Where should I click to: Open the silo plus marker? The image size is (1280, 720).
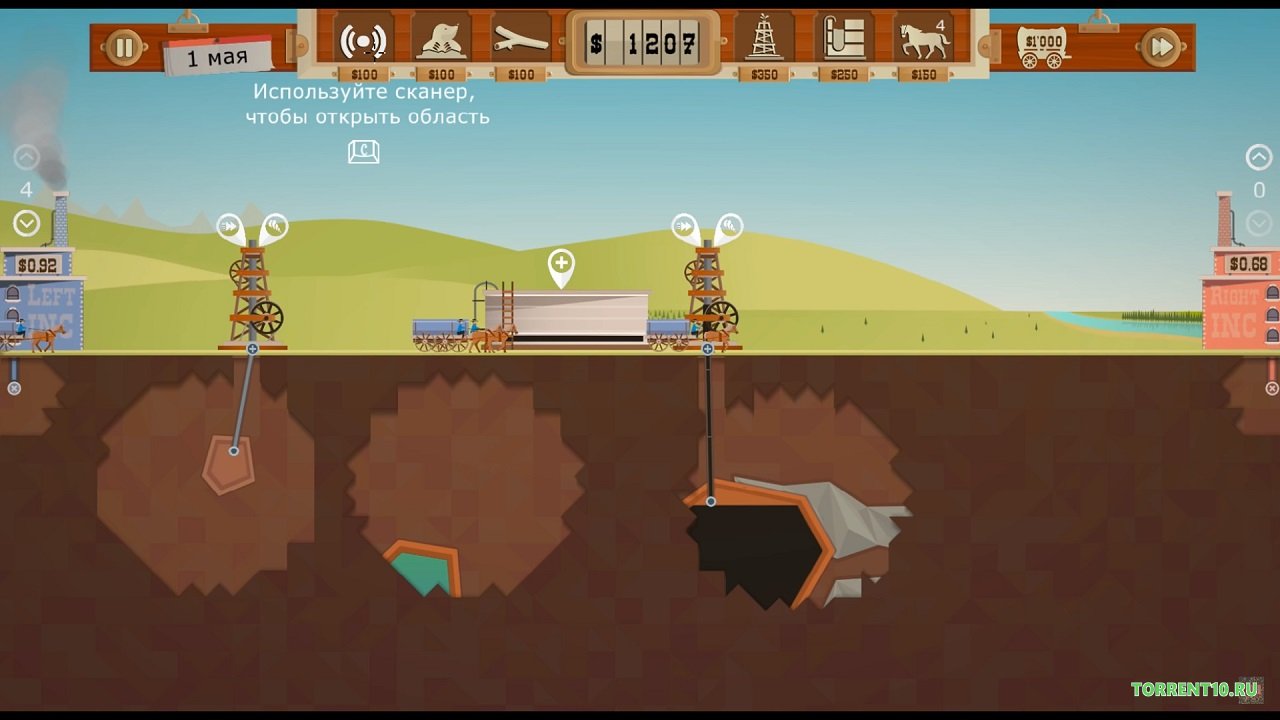point(562,264)
